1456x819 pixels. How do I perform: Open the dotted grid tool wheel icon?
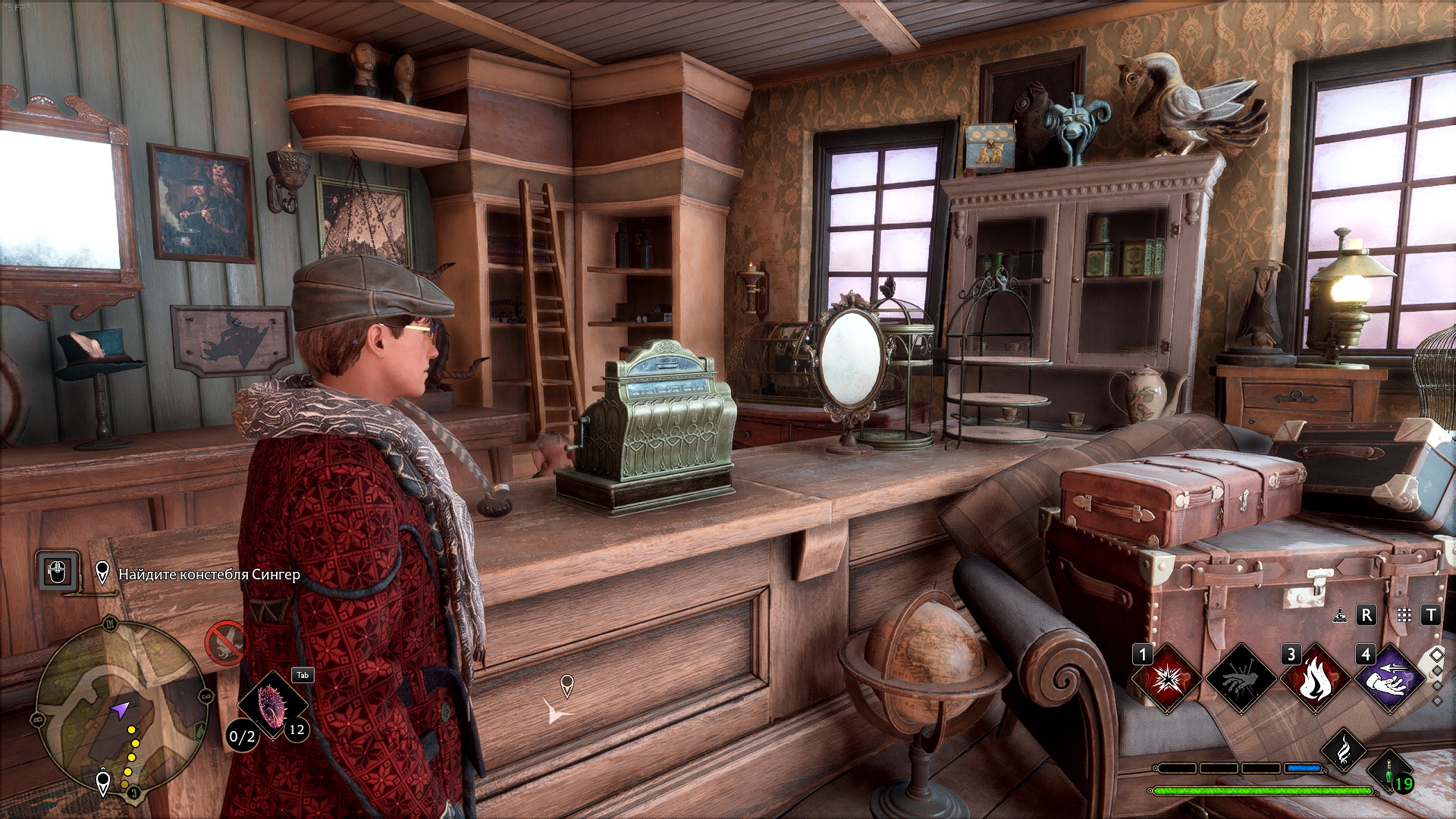click(1404, 616)
